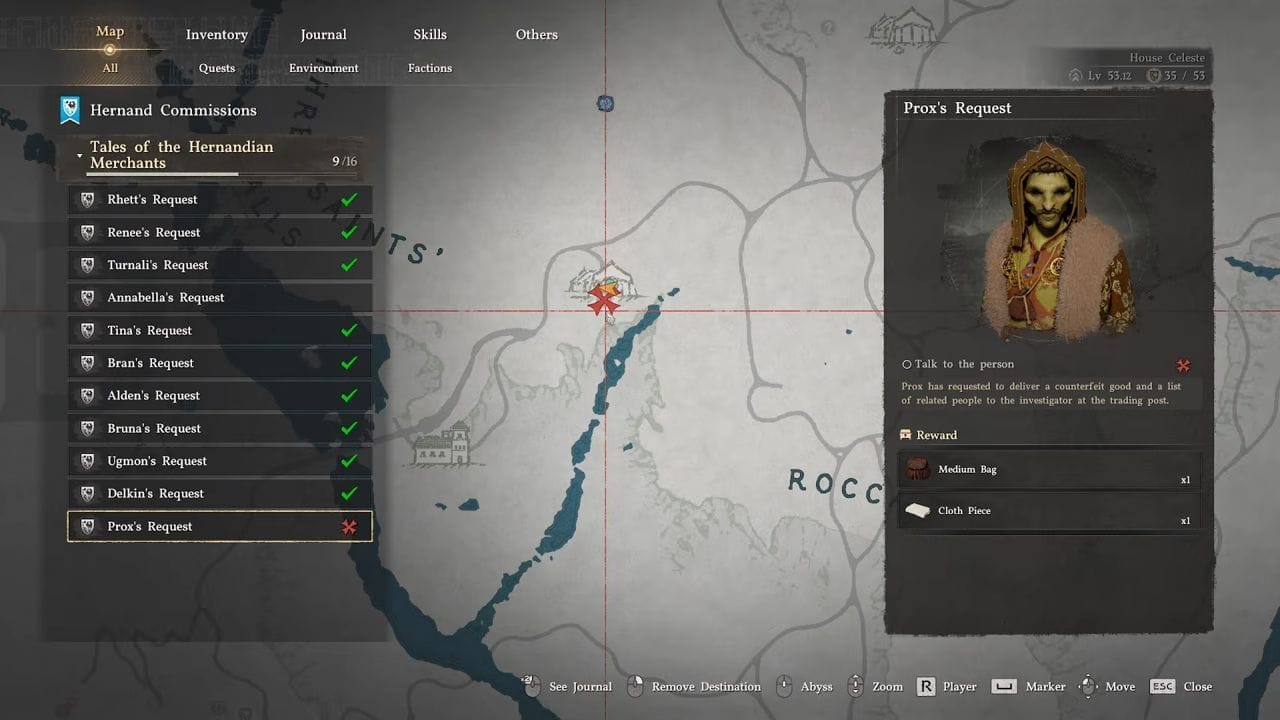Select the Others tab
Image resolution: width=1280 pixels, height=720 pixels.
point(536,35)
